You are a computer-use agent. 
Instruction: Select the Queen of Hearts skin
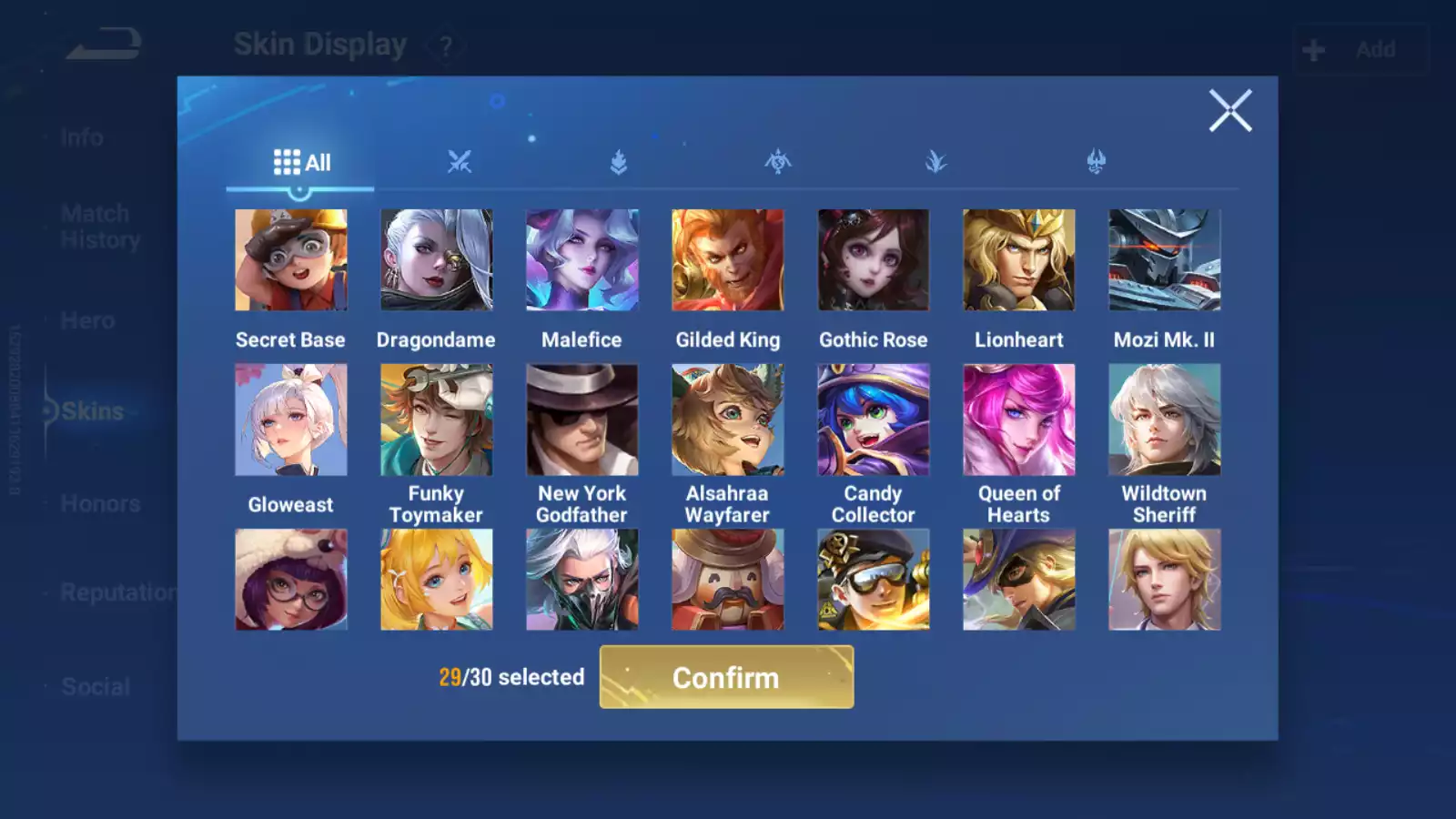(x=1018, y=420)
